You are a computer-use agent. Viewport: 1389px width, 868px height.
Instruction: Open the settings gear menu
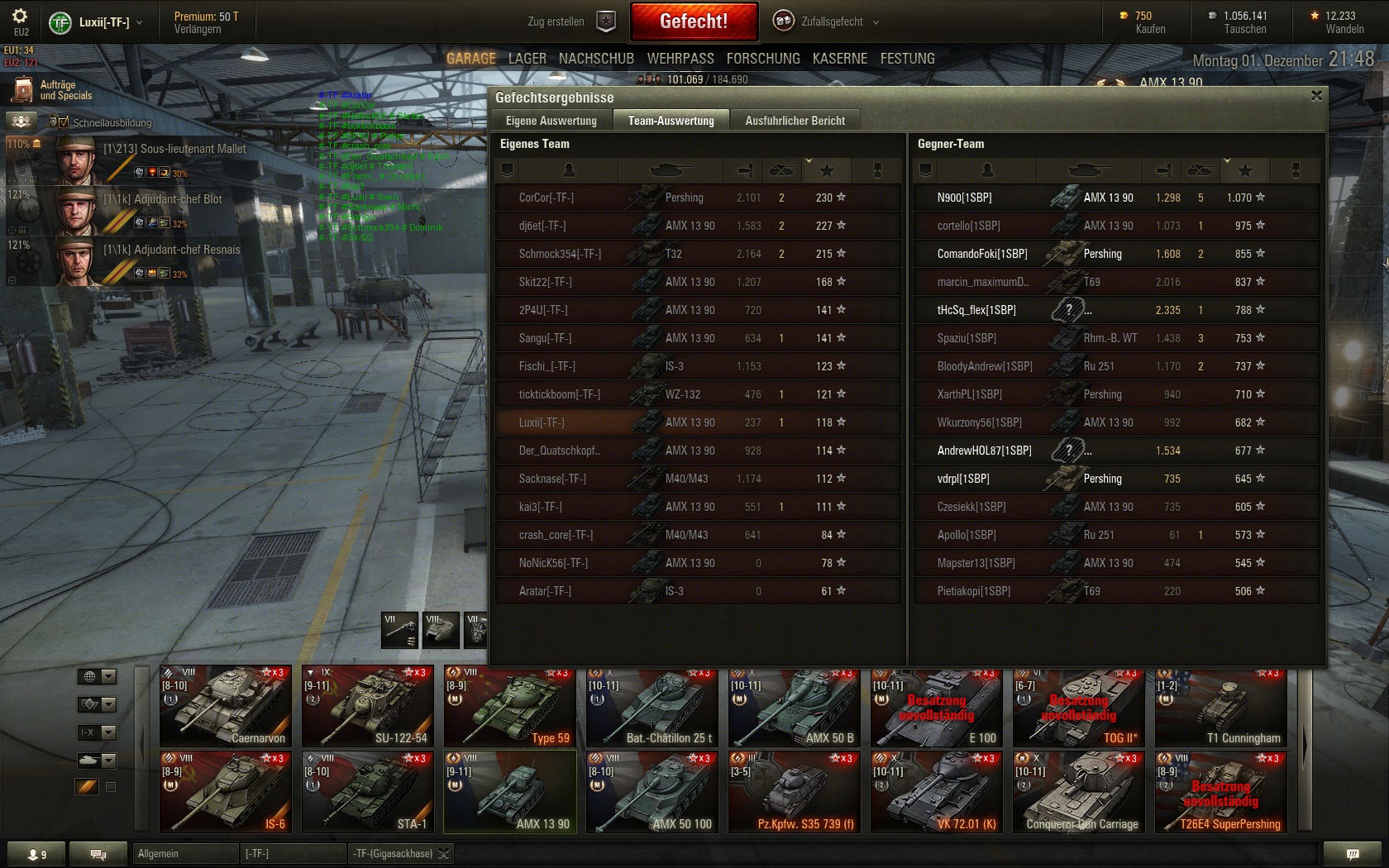(20, 17)
